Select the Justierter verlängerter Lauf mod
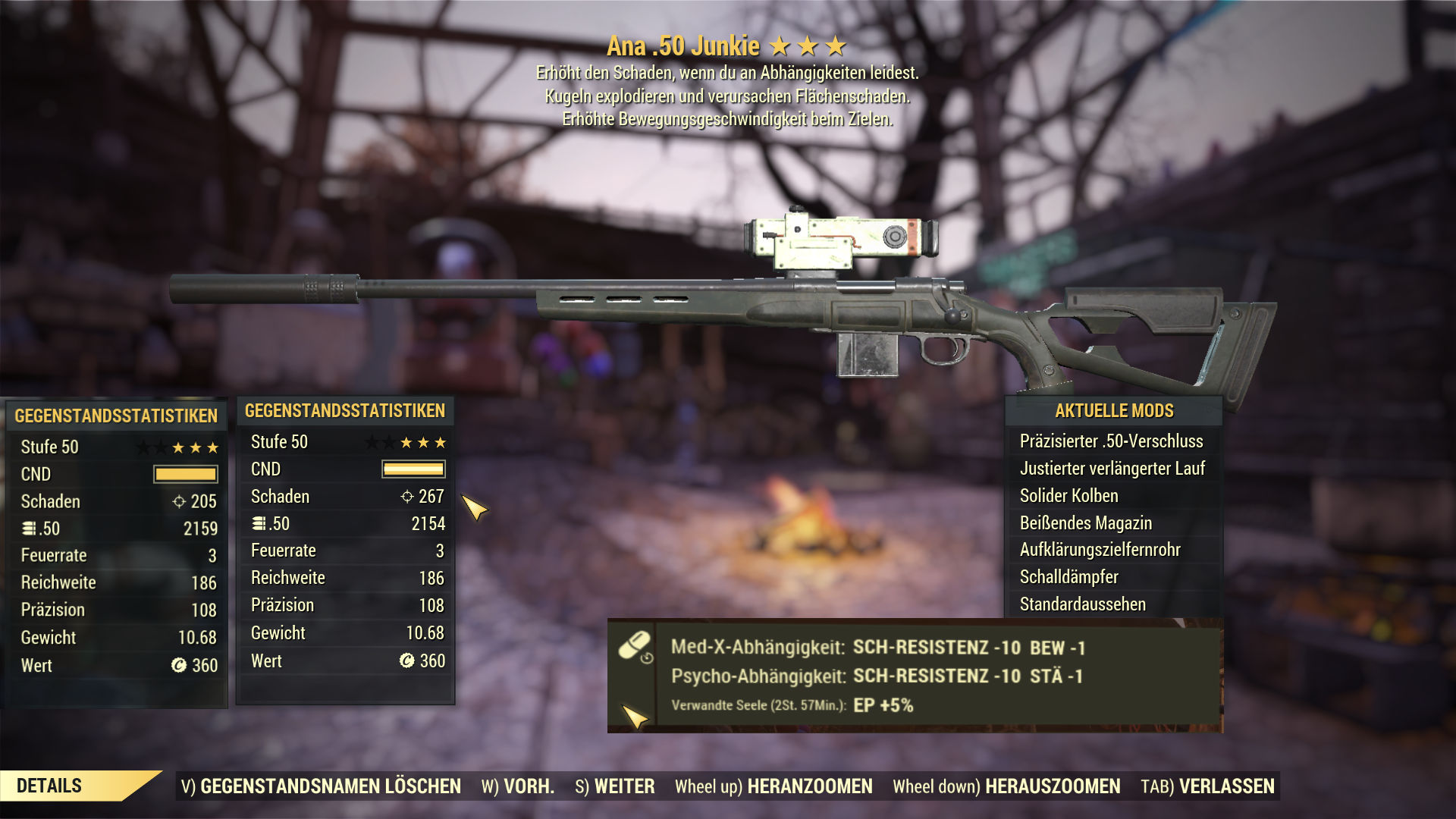Viewport: 1456px width, 819px height. pos(1112,469)
